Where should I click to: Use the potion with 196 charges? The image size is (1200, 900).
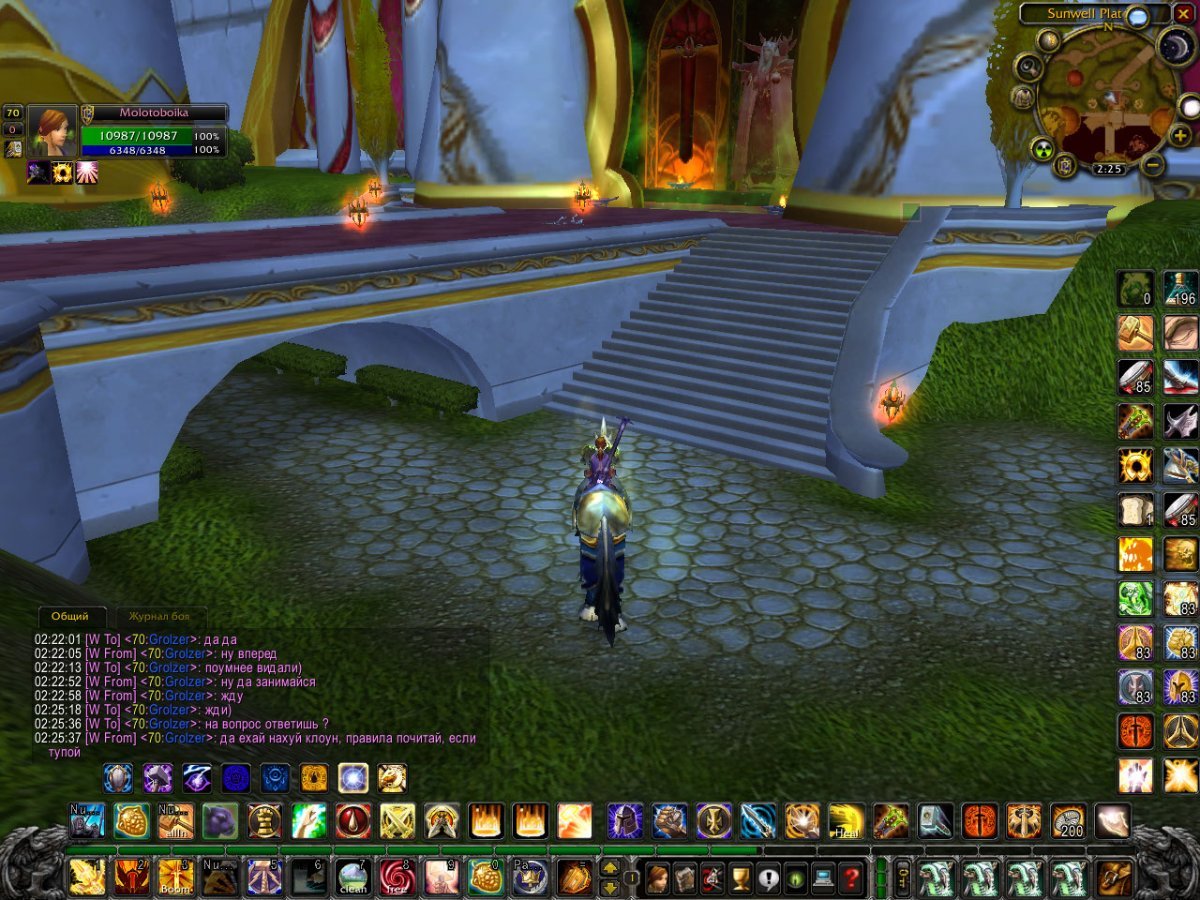pyautogui.click(x=1180, y=288)
